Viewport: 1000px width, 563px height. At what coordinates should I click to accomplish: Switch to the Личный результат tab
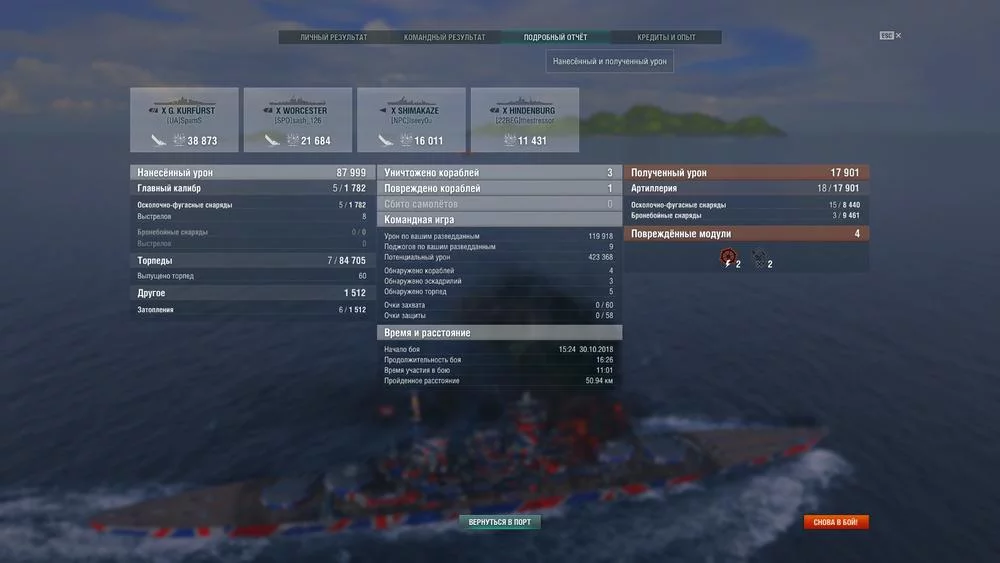click(x=334, y=38)
